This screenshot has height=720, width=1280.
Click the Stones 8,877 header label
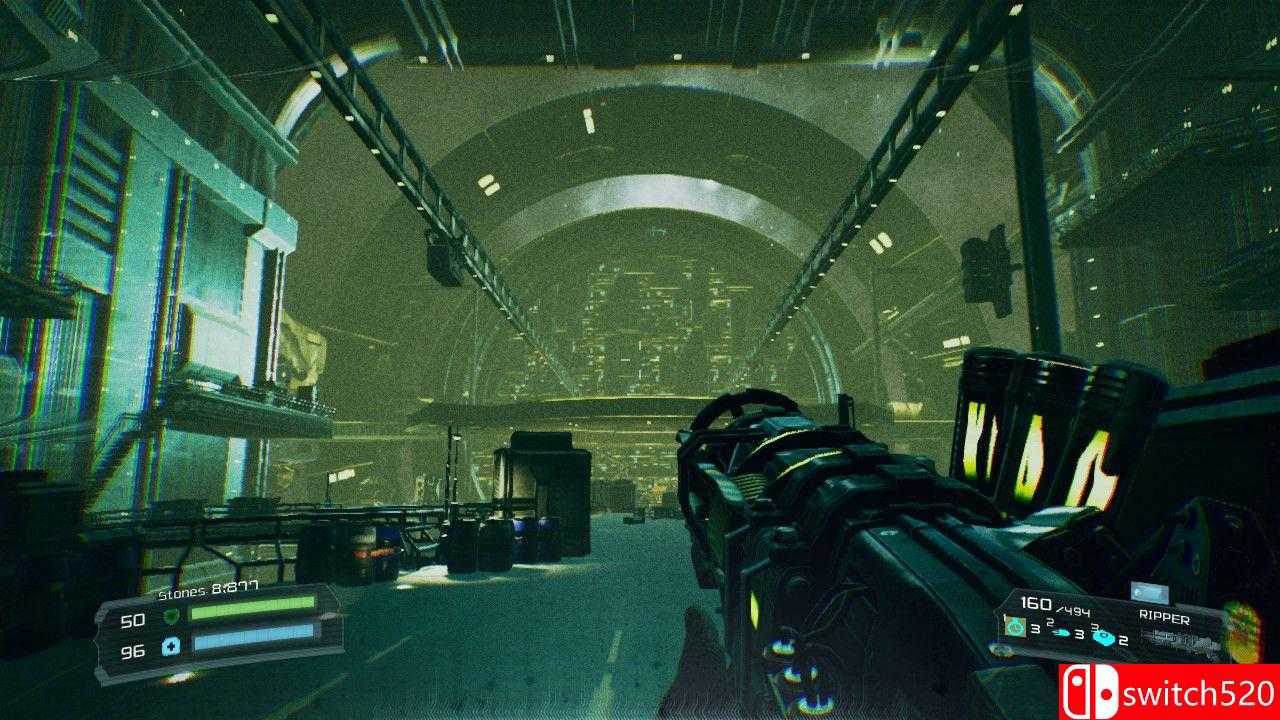click(206, 589)
